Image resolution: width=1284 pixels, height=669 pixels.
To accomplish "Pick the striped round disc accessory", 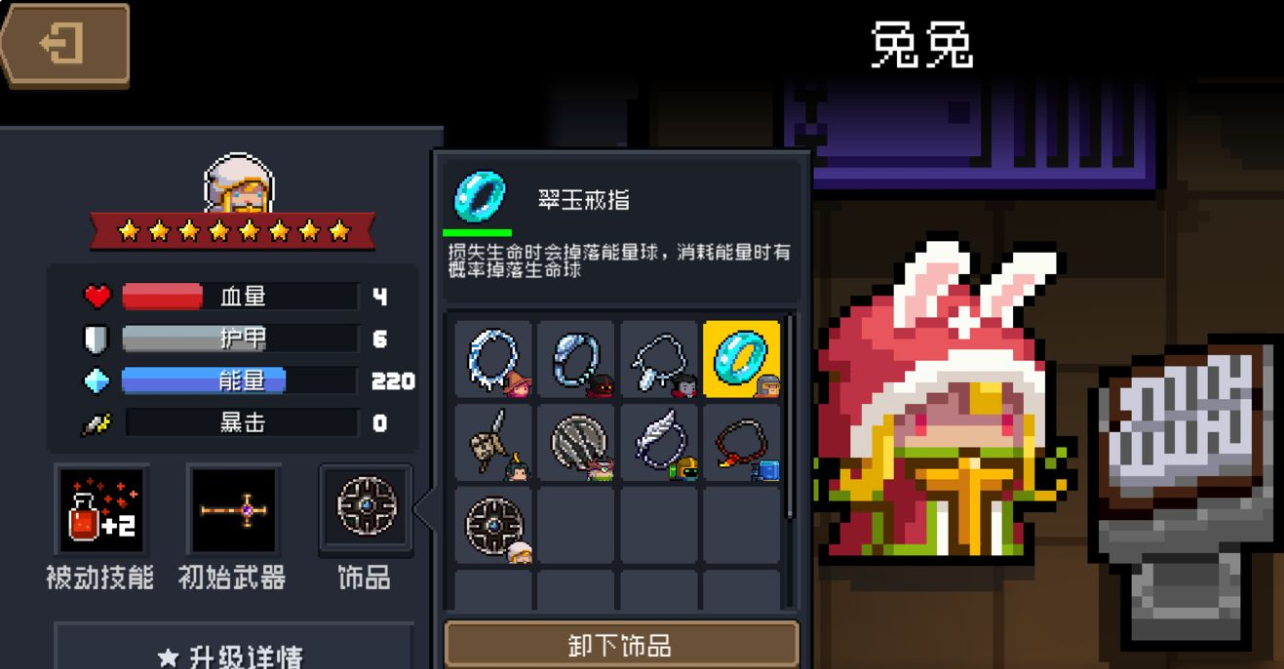I will (576, 442).
